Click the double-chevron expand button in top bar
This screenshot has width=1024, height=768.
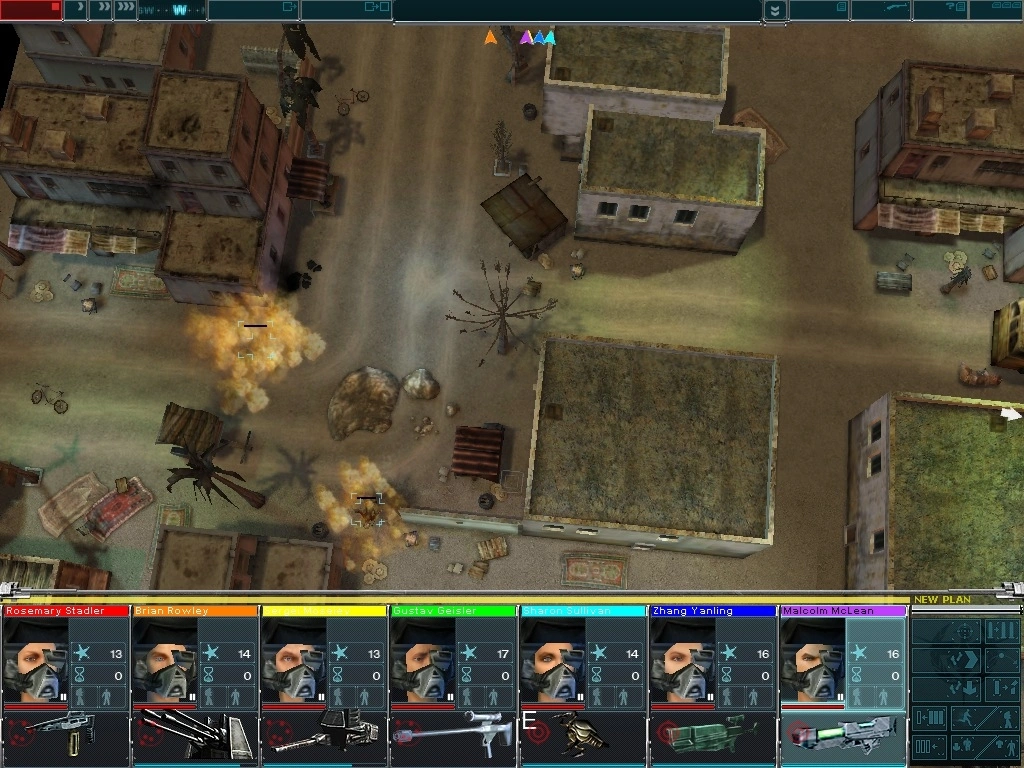774,11
